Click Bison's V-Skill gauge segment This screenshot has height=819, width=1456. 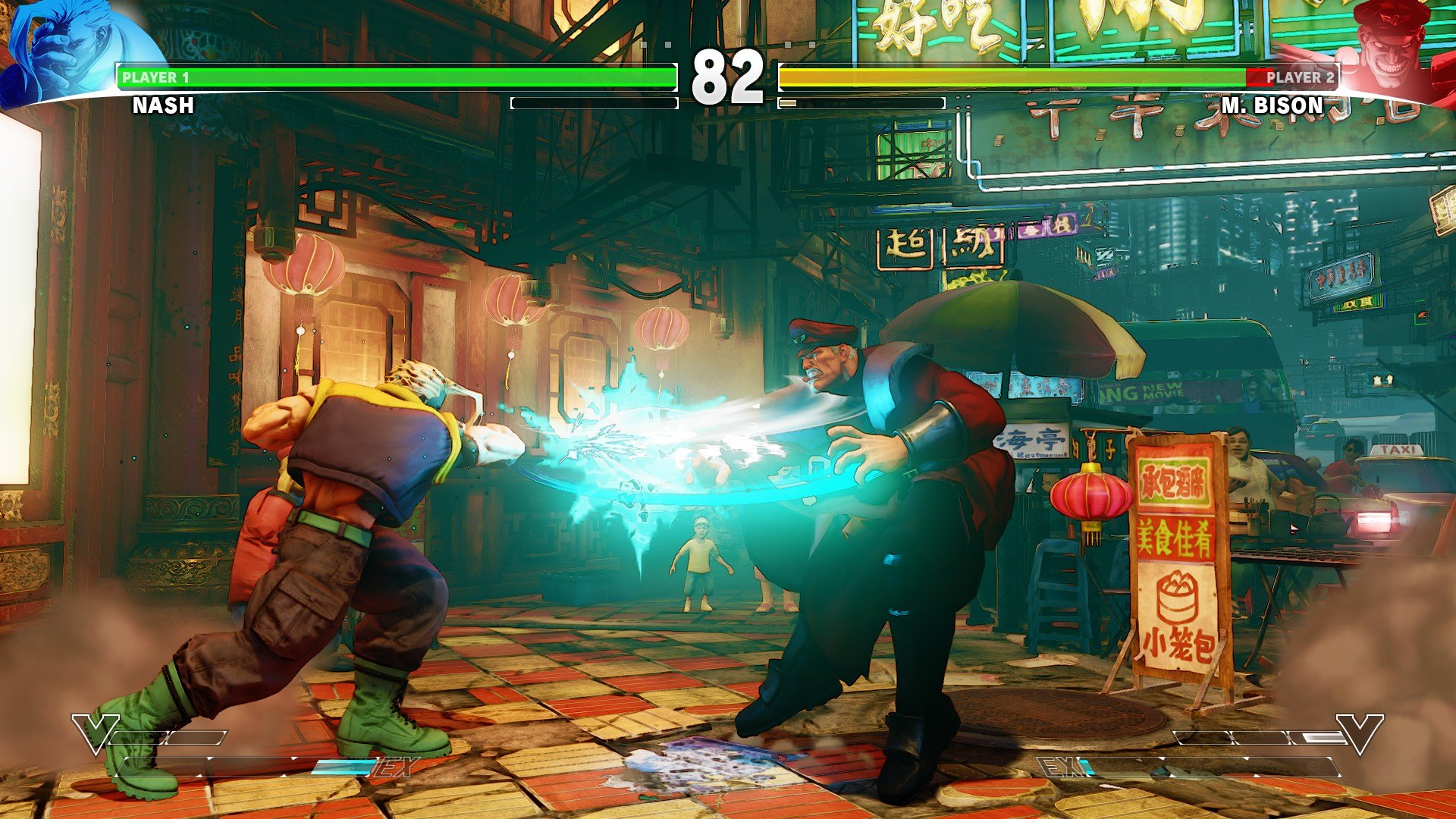[1289, 736]
